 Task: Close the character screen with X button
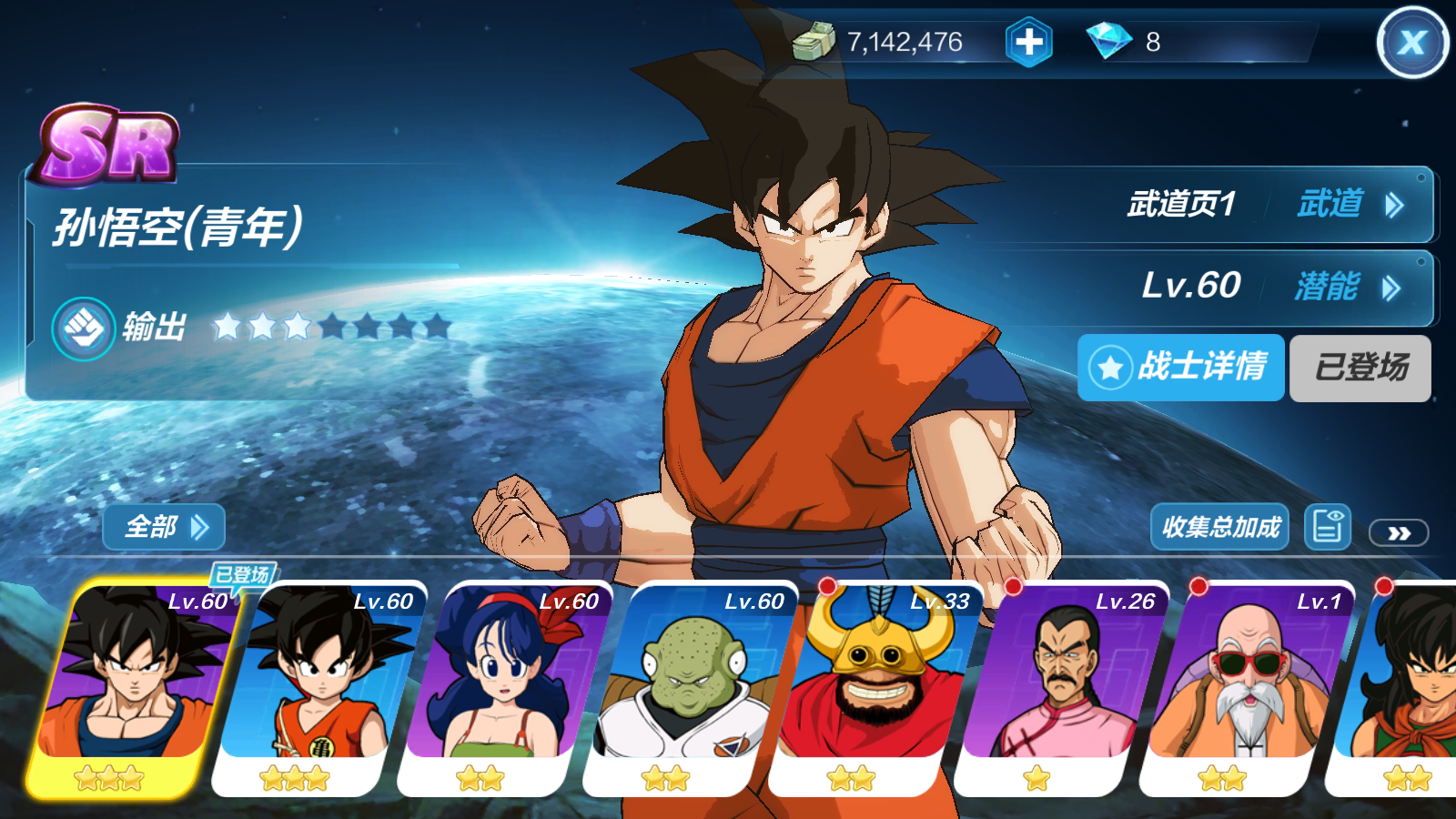pyautogui.click(x=1411, y=42)
